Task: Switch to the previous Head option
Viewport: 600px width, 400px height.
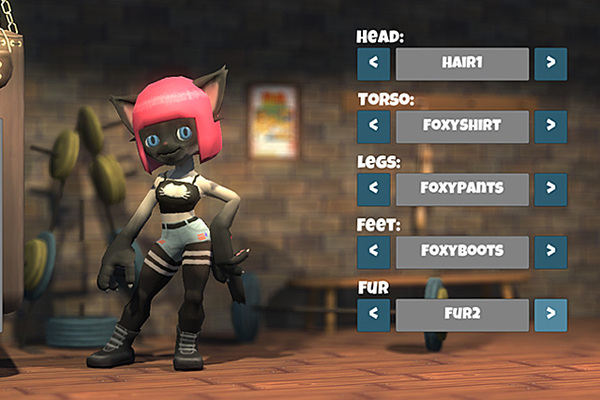Action: tap(373, 64)
